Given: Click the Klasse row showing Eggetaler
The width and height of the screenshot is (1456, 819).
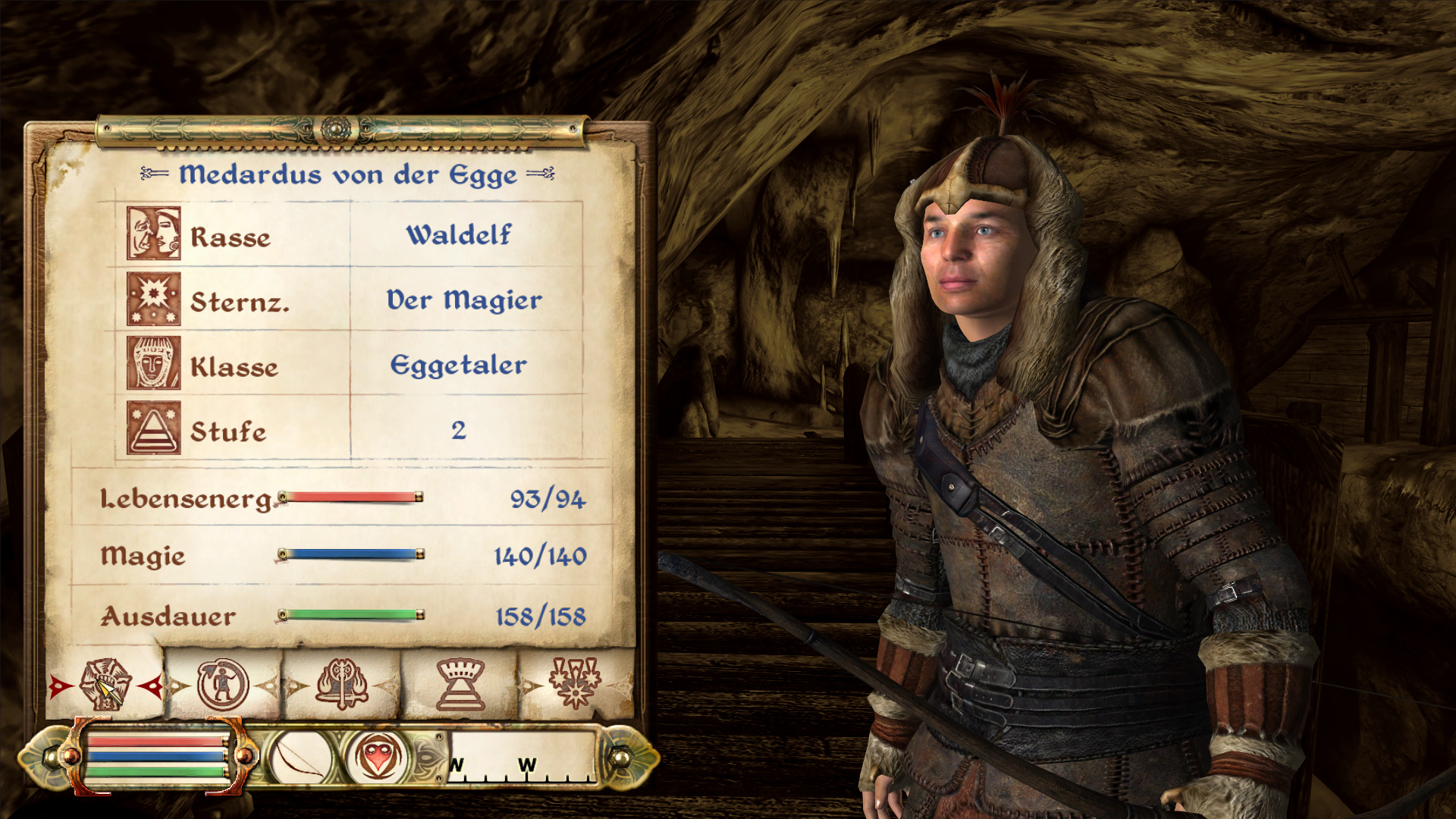Looking at the screenshot, I should click(x=349, y=366).
